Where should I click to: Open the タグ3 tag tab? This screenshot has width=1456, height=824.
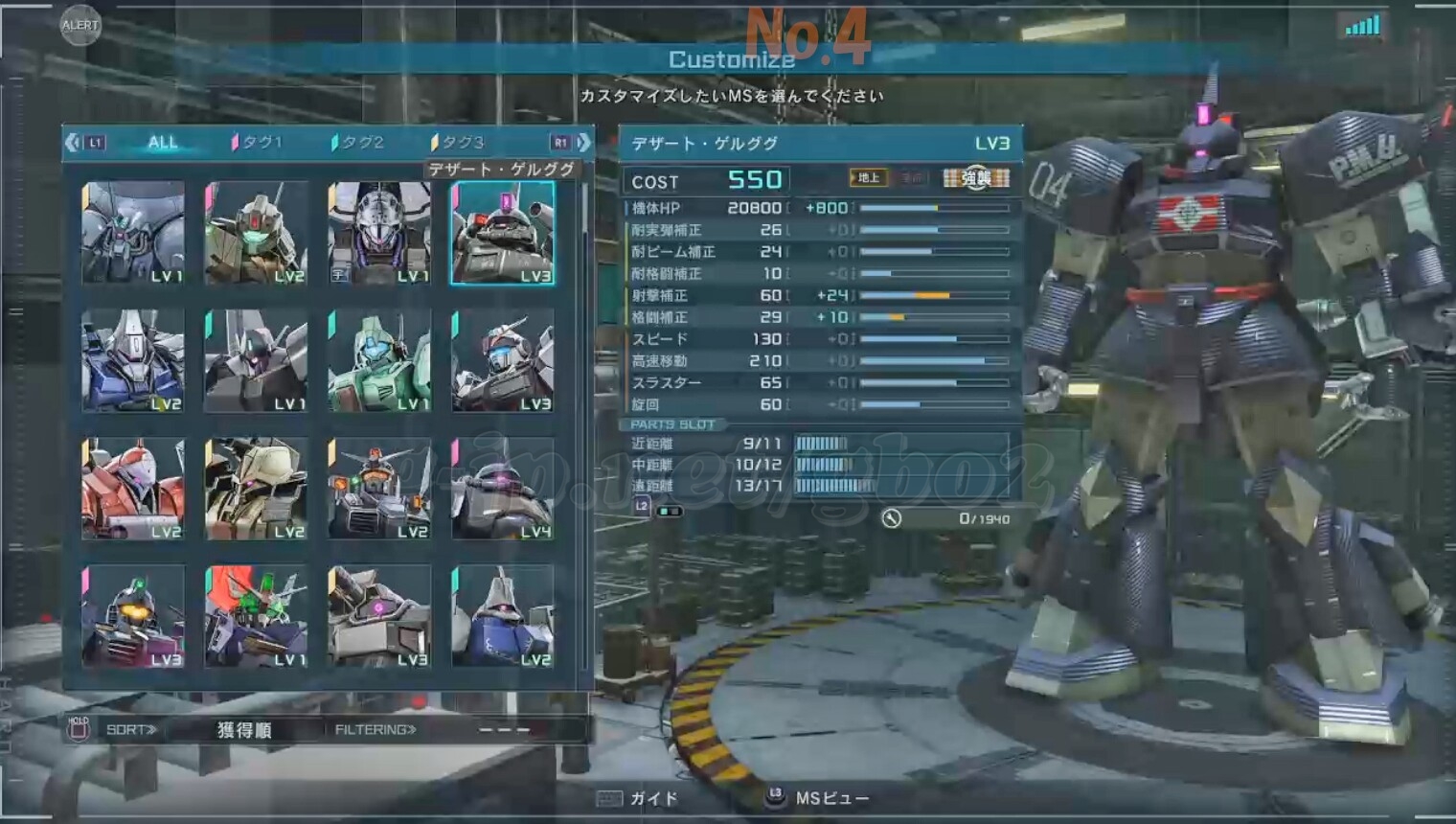coord(460,143)
